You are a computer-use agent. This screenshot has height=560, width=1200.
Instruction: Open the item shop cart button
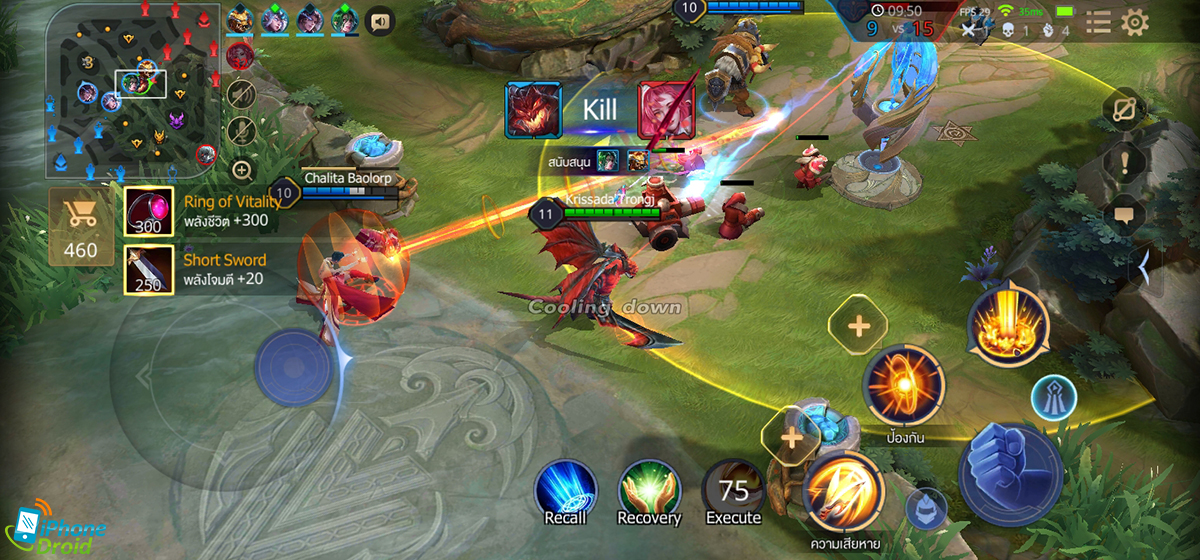pyautogui.click(x=81, y=227)
